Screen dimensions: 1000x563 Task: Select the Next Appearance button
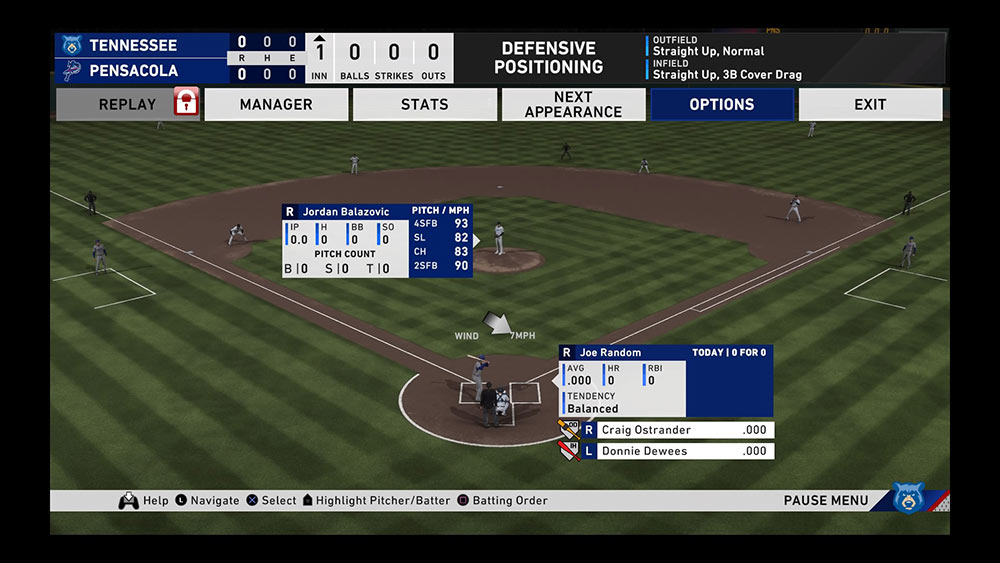[573, 104]
